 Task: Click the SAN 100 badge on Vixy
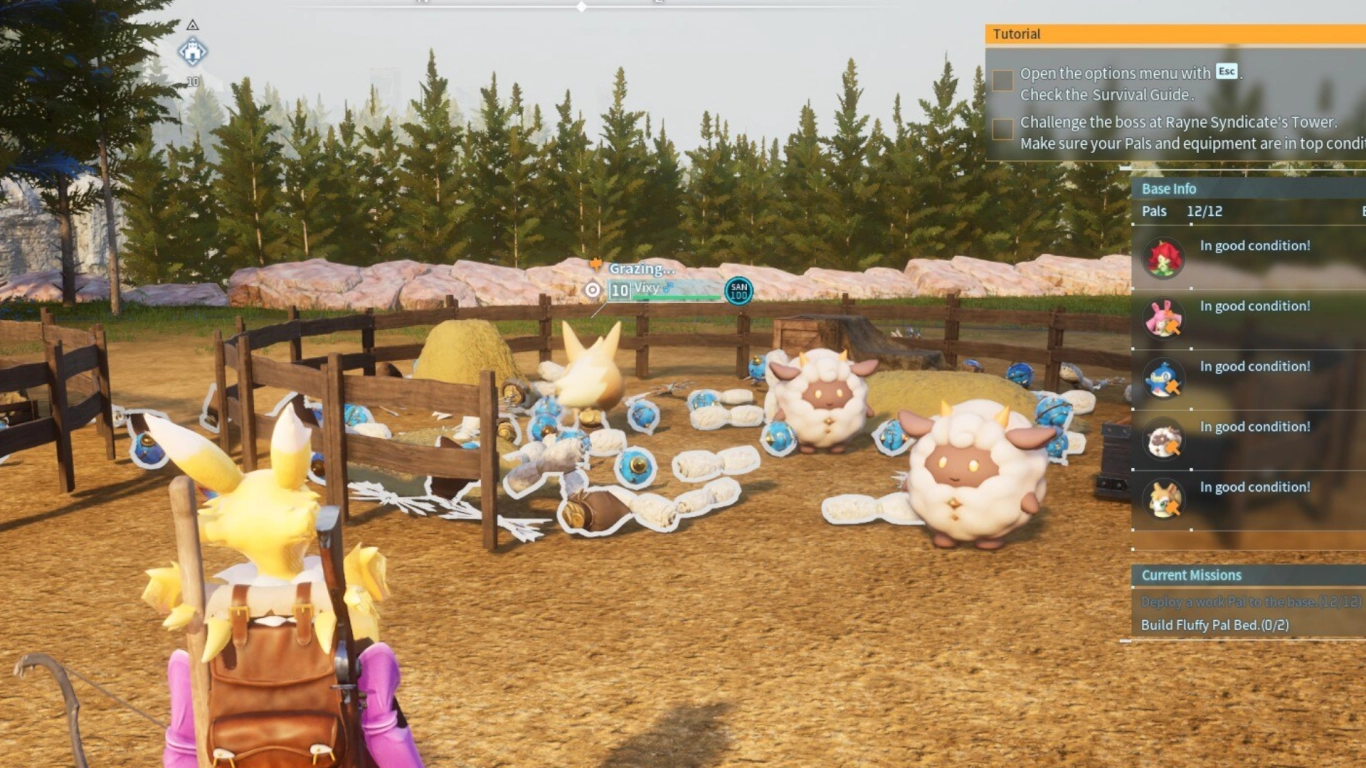point(739,291)
